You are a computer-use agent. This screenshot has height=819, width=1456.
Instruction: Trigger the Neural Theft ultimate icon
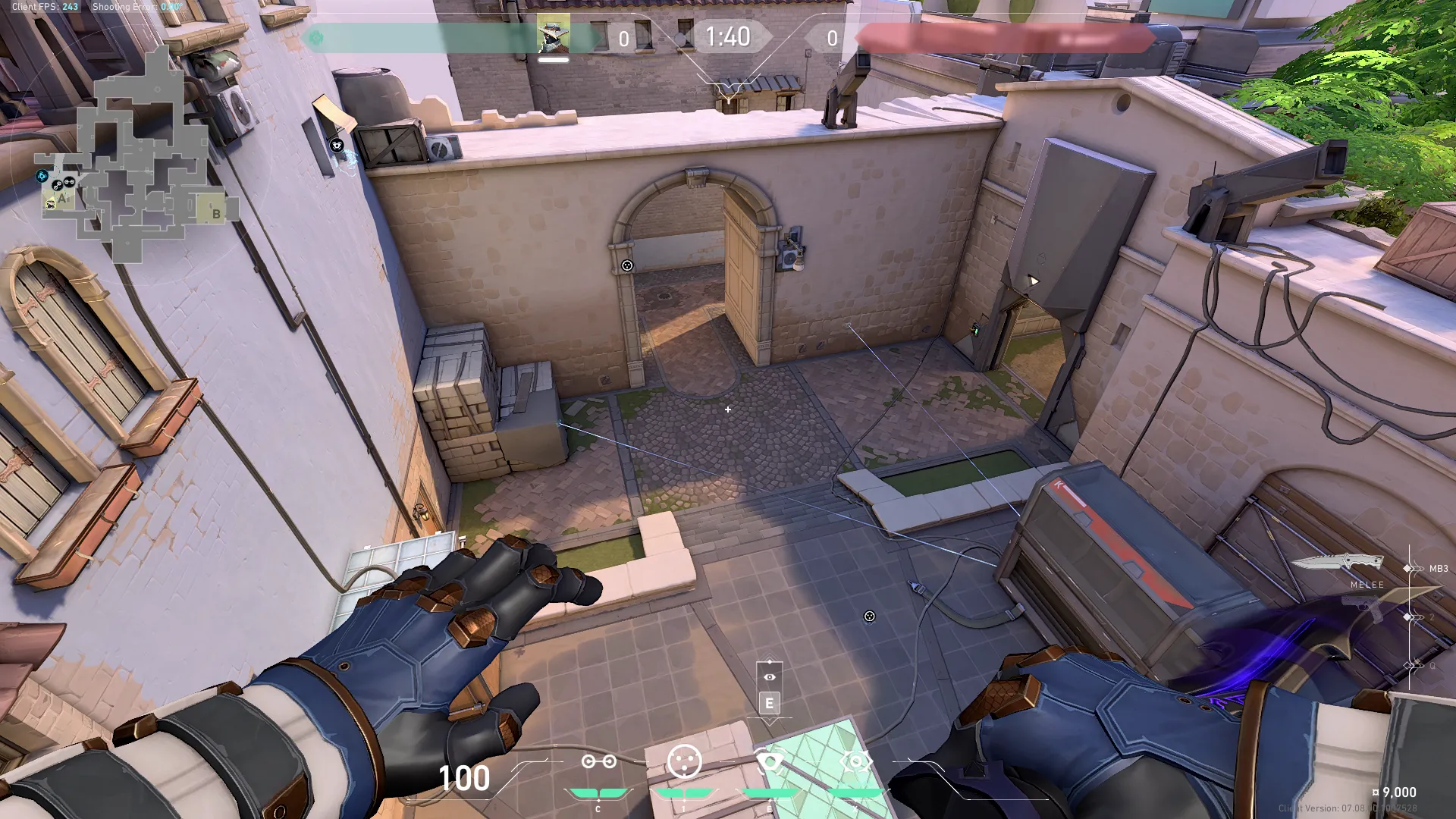856,761
